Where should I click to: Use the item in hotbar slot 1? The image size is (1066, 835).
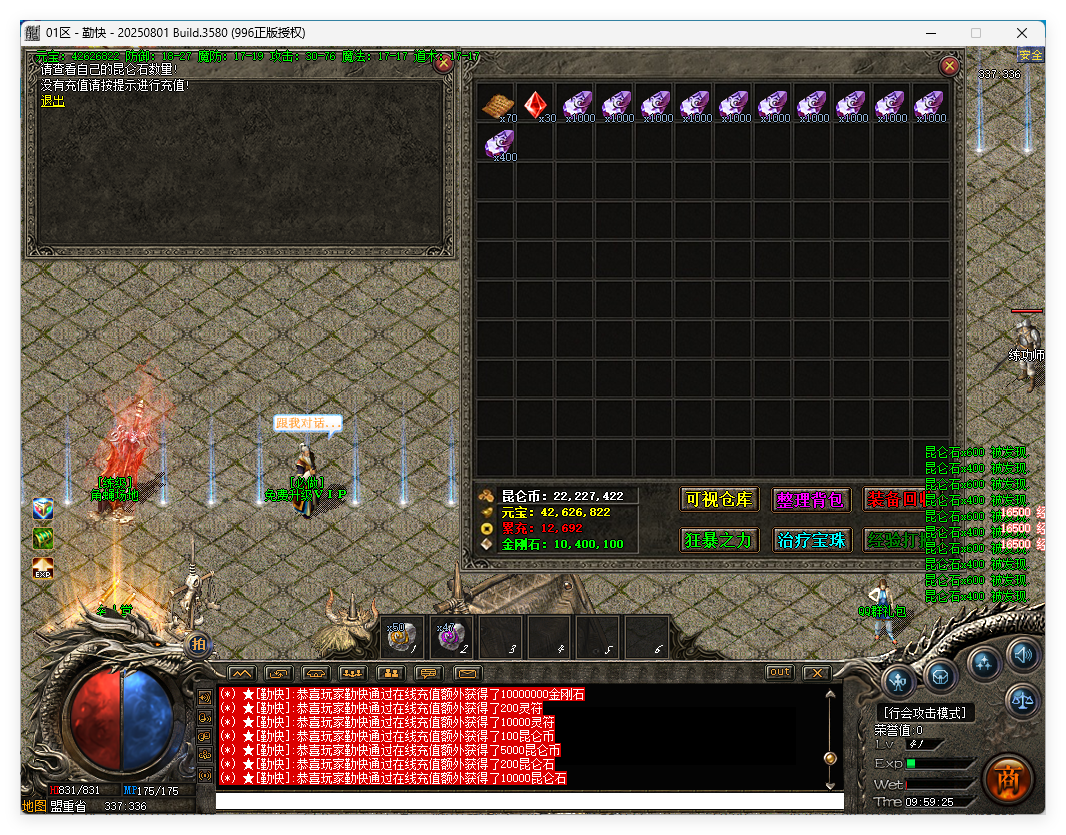click(x=400, y=636)
